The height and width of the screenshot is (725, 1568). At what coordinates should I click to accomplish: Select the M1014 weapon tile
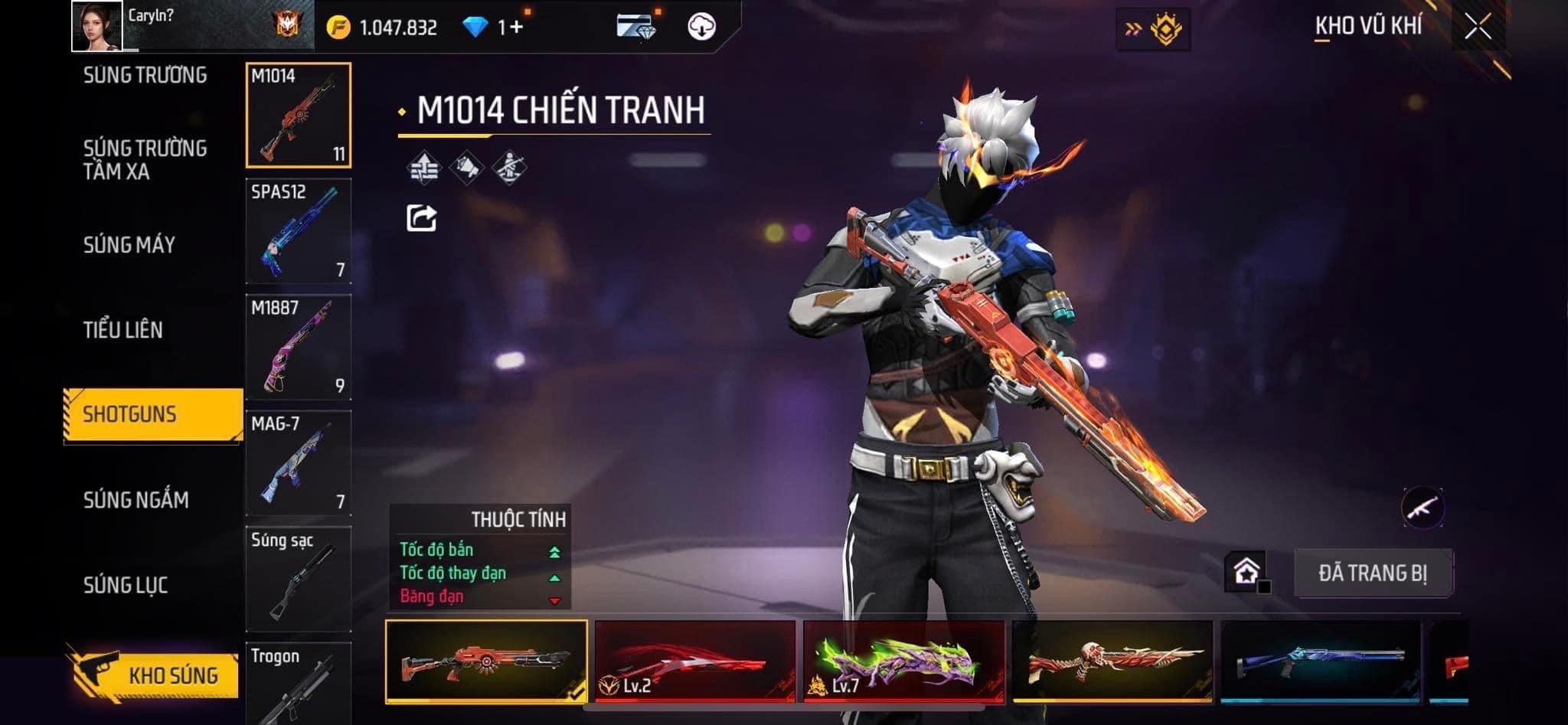(299, 115)
